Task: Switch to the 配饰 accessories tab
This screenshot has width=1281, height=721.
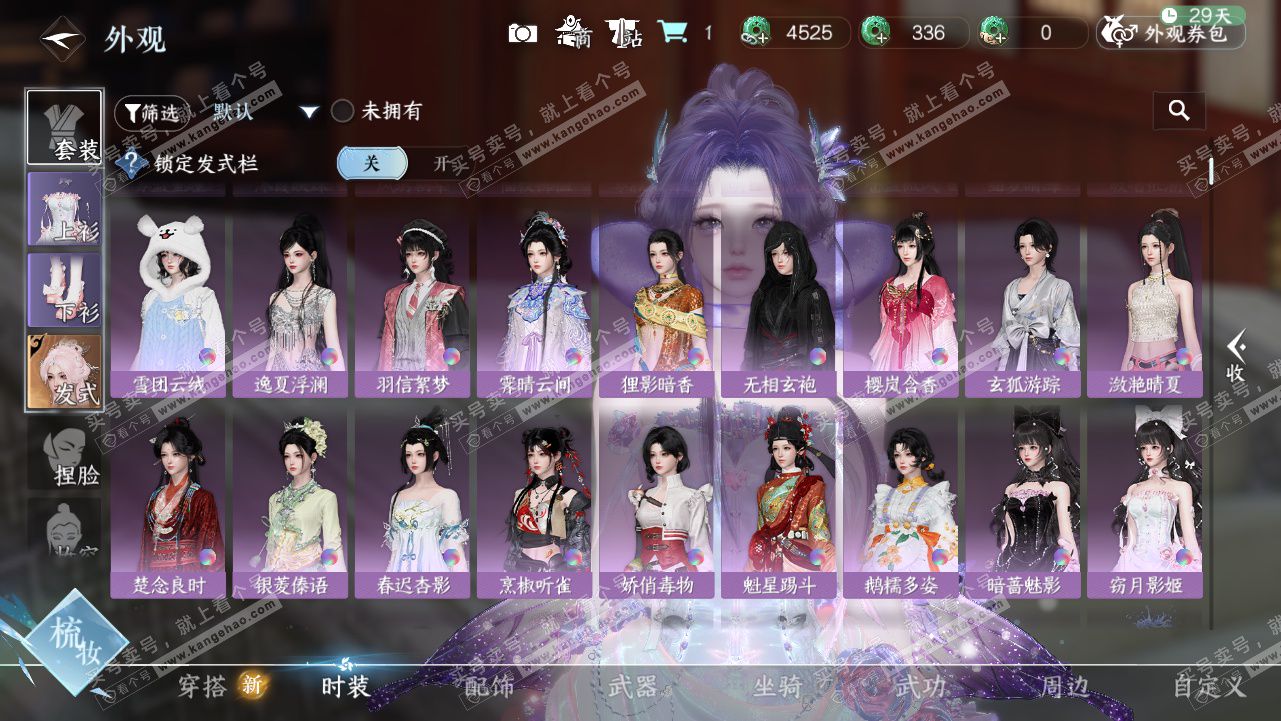Action: click(x=489, y=686)
